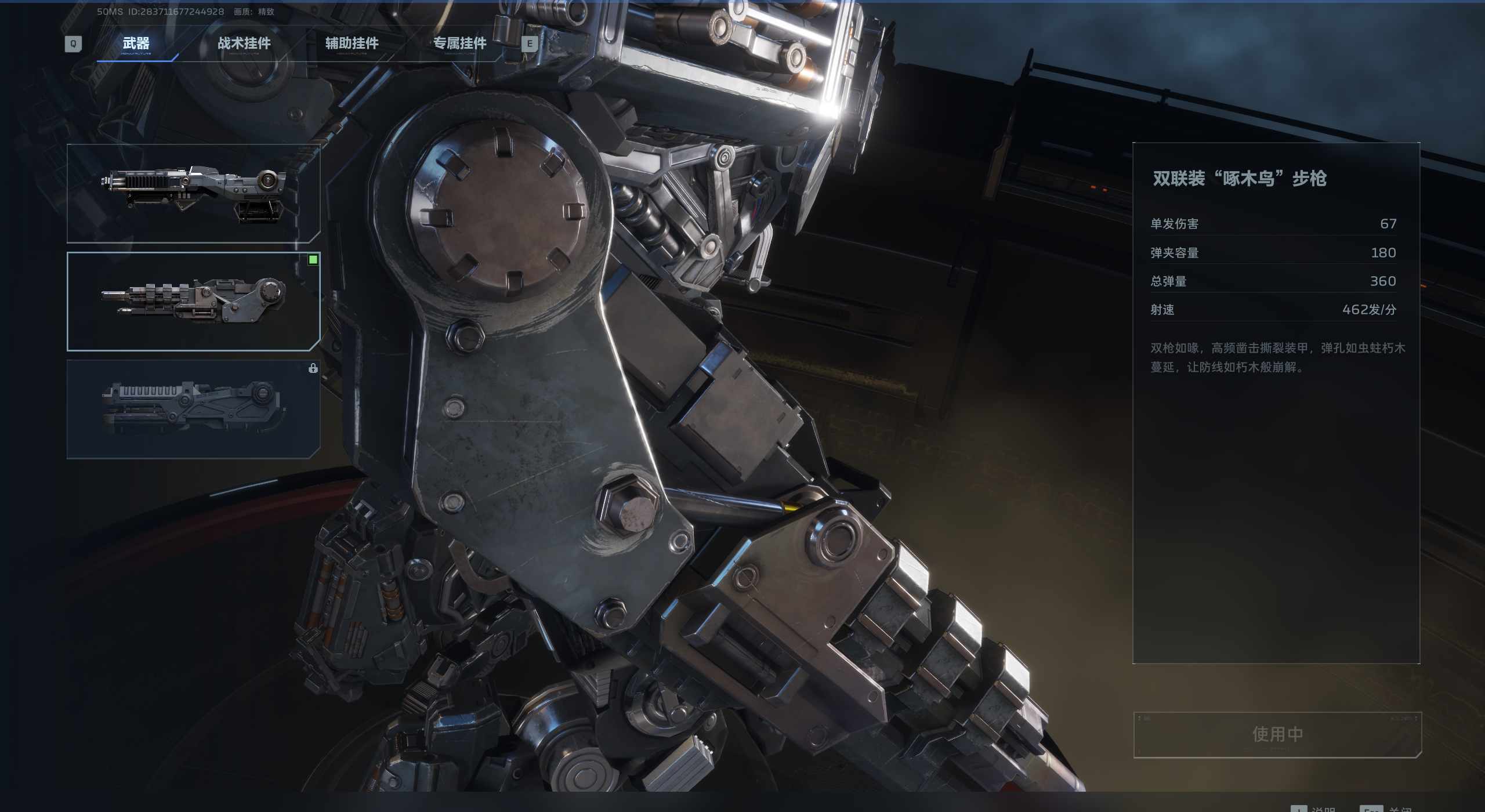This screenshot has height=812, width=1485.
Task: Select the equipped twin-barrel Woodpecker rifle
Action: click(x=193, y=301)
